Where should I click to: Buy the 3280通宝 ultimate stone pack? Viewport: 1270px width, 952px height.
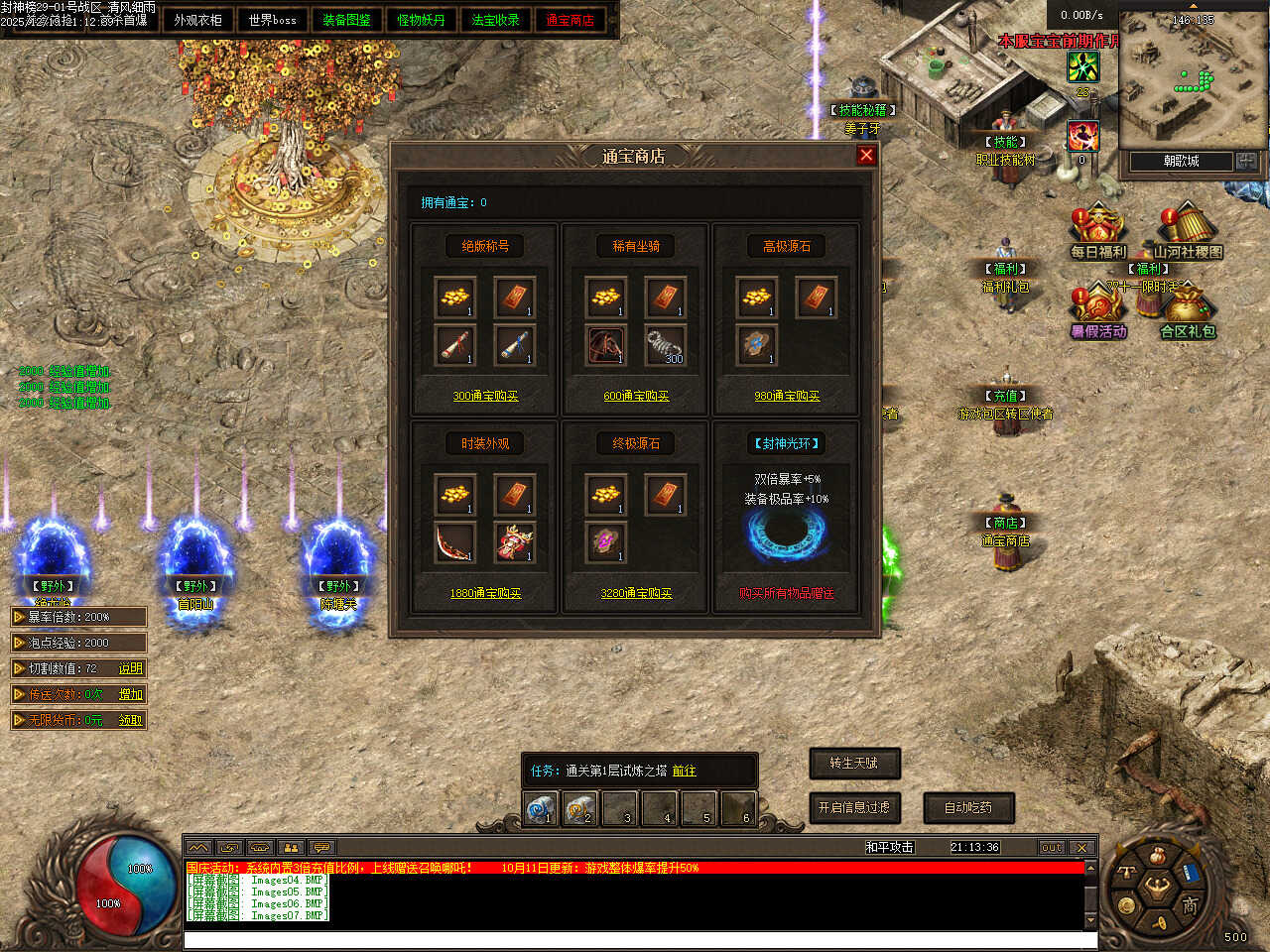point(636,593)
